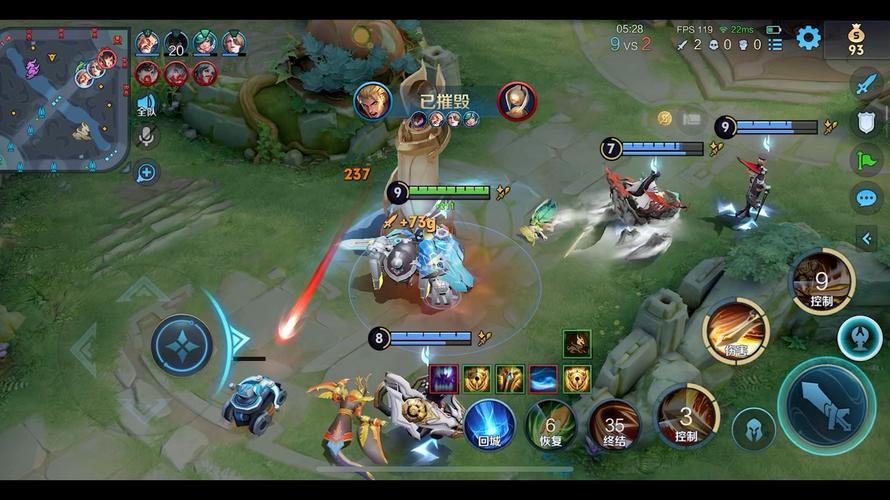Select the purple monster face item slot
This screenshot has height=500, width=890.
click(443, 379)
